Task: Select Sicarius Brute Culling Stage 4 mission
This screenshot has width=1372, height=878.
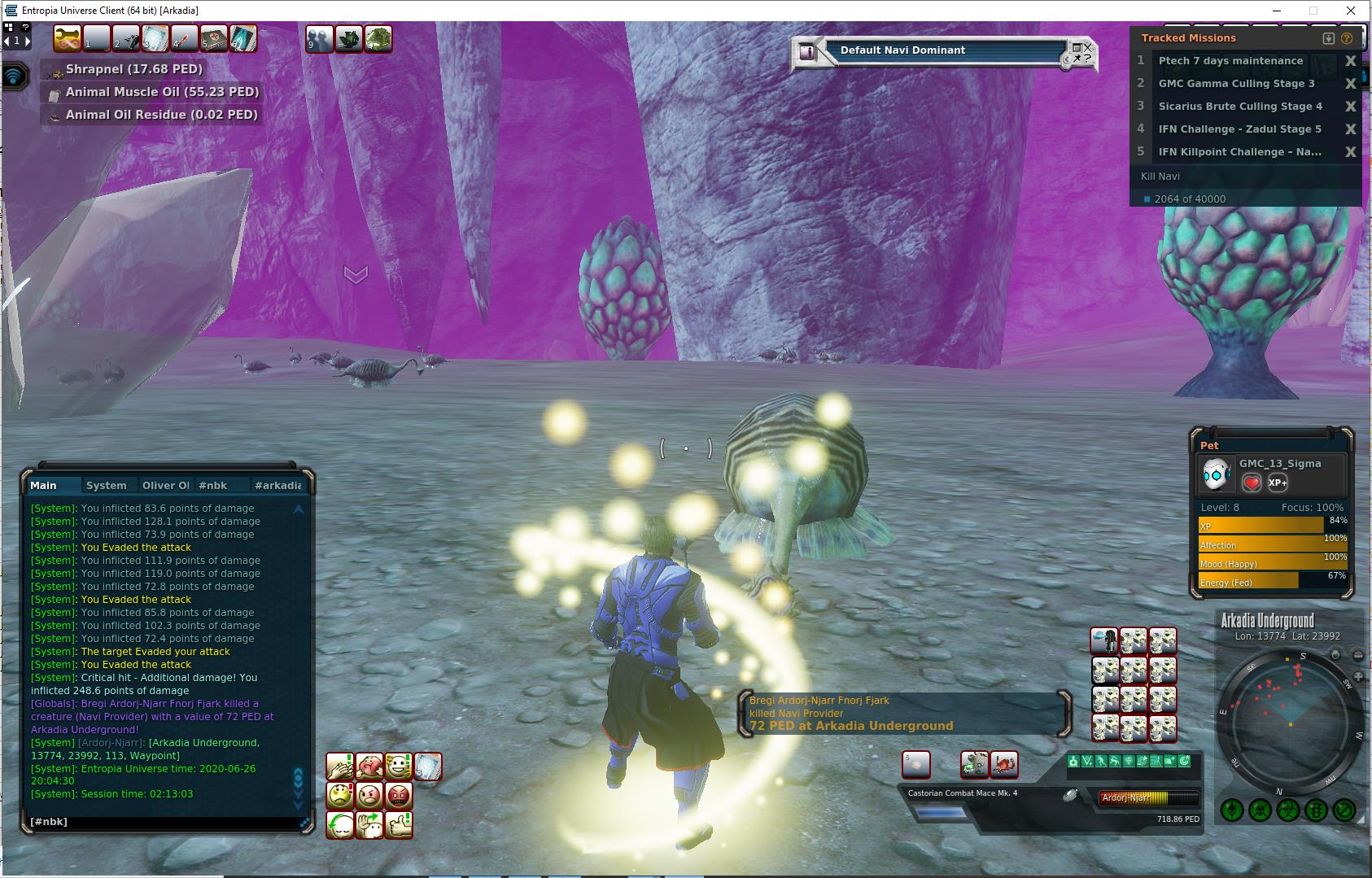Action: coord(1240,107)
